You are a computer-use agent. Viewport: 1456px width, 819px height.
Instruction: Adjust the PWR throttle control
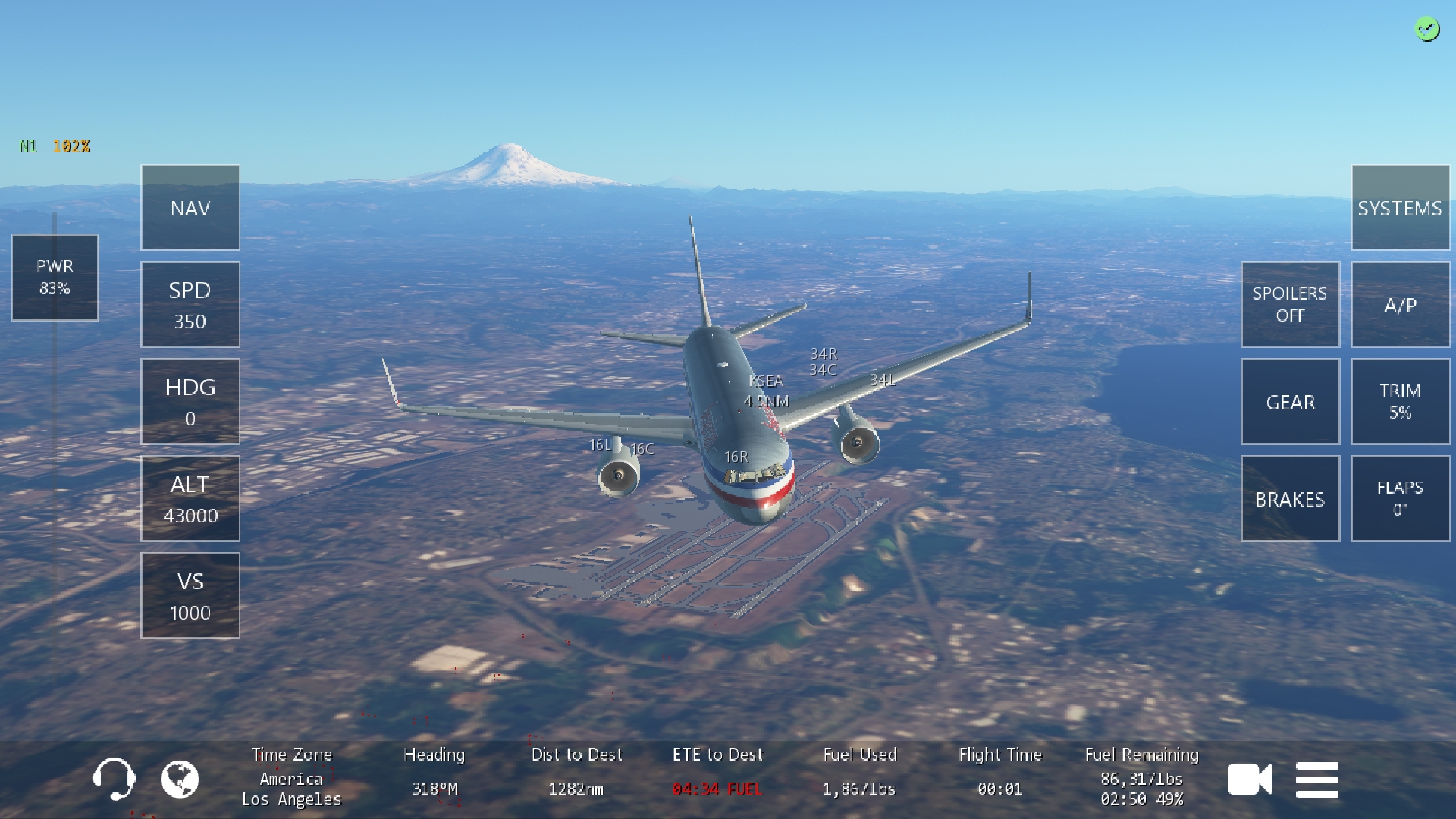55,278
